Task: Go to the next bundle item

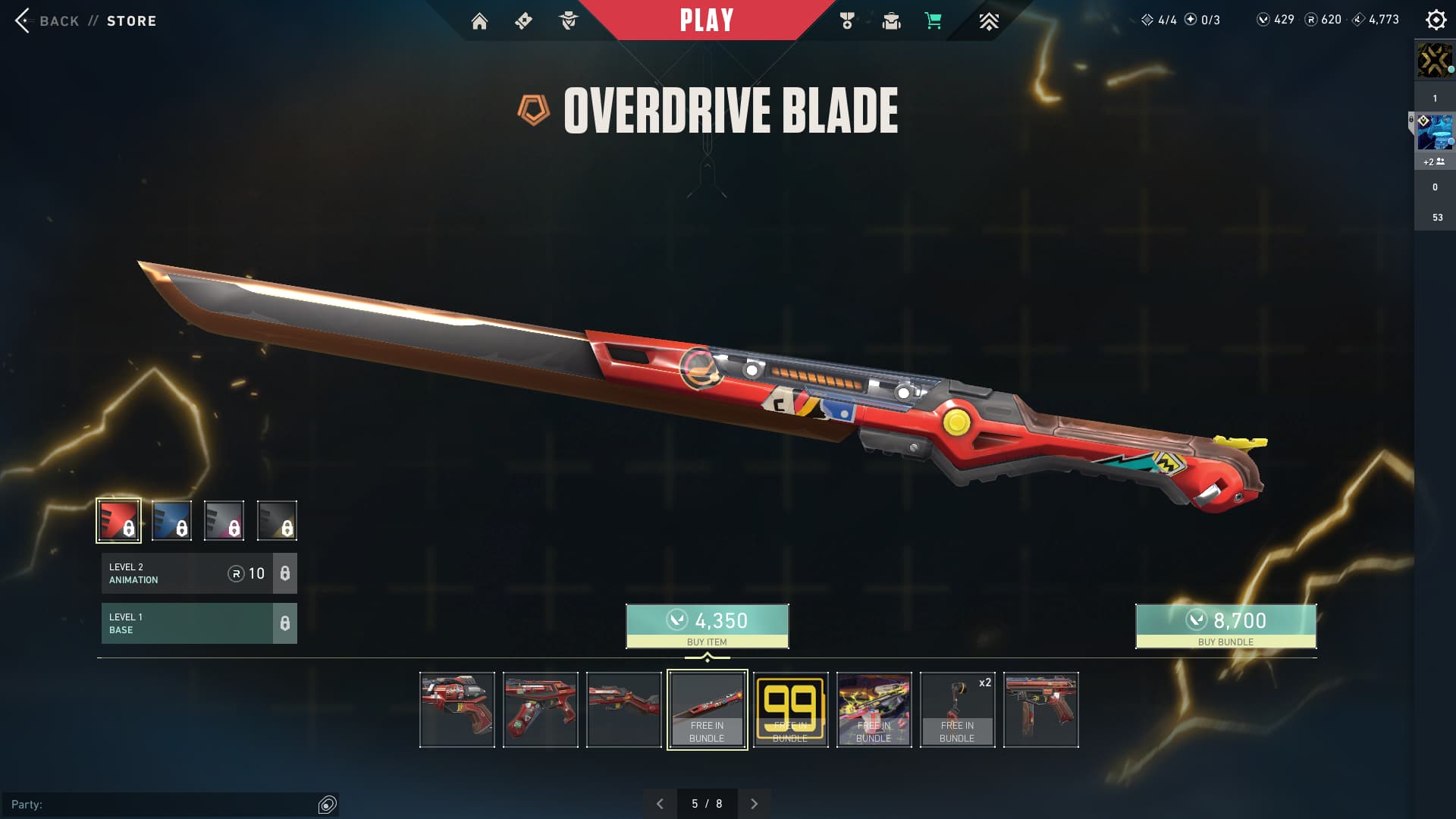Action: coord(754,804)
